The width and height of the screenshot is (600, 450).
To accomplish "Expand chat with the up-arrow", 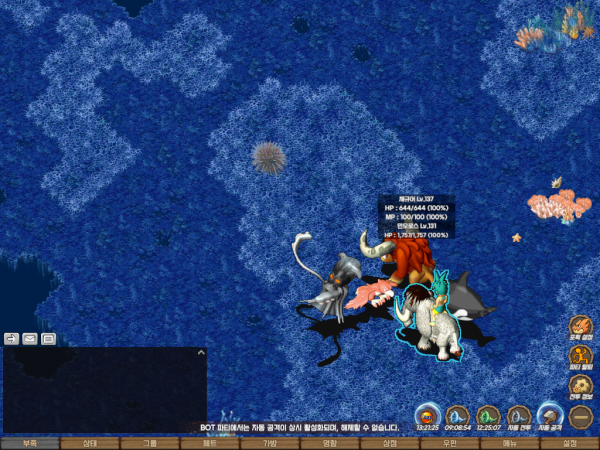I will (200, 352).
